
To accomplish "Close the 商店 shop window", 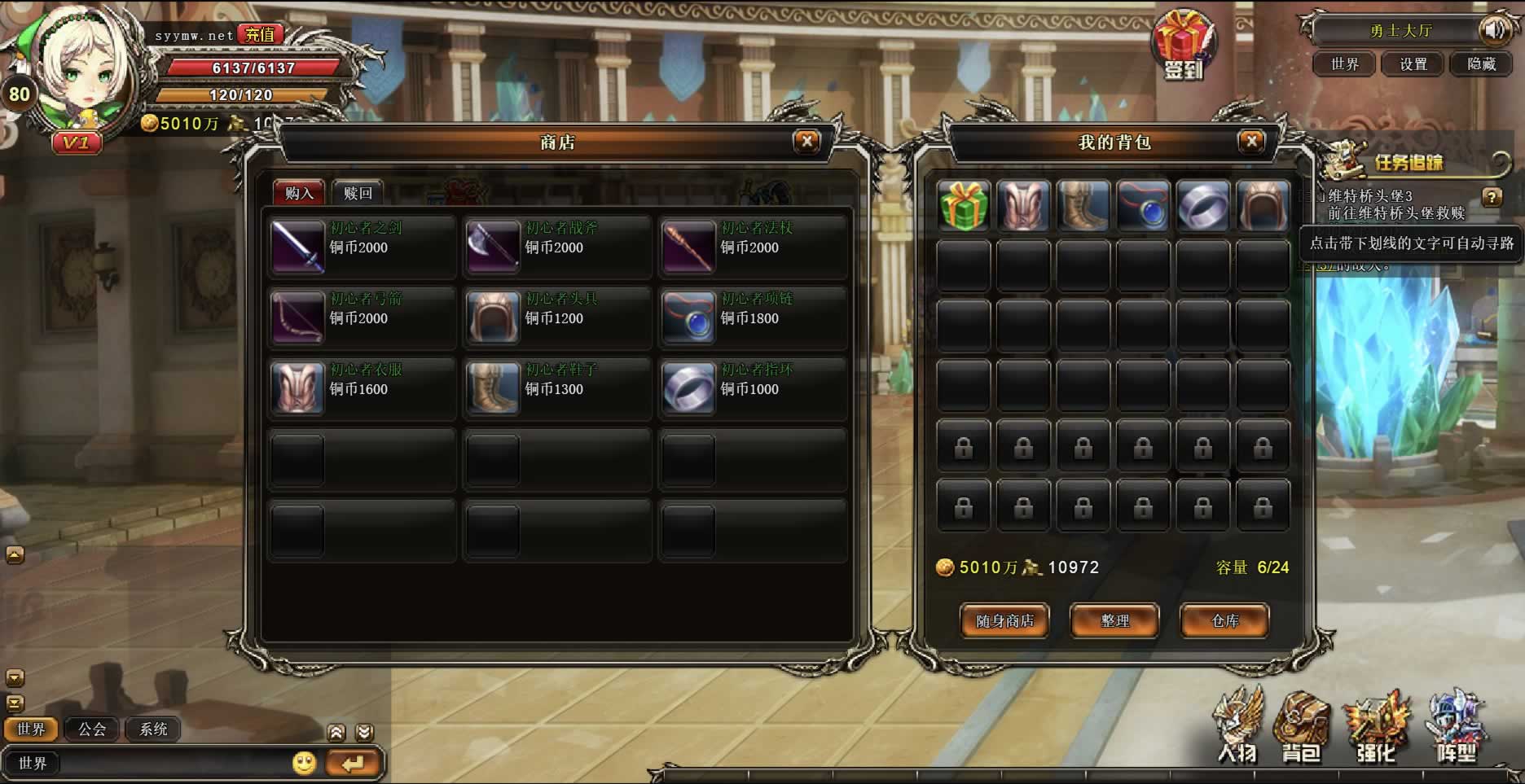I will 806,142.
